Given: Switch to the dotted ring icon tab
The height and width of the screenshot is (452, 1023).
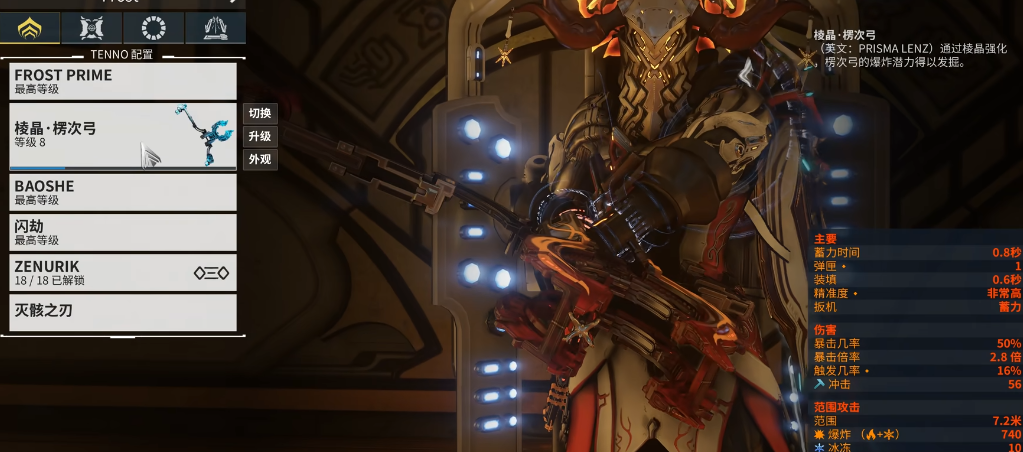Looking at the screenshot, I should tap(153, 28).
